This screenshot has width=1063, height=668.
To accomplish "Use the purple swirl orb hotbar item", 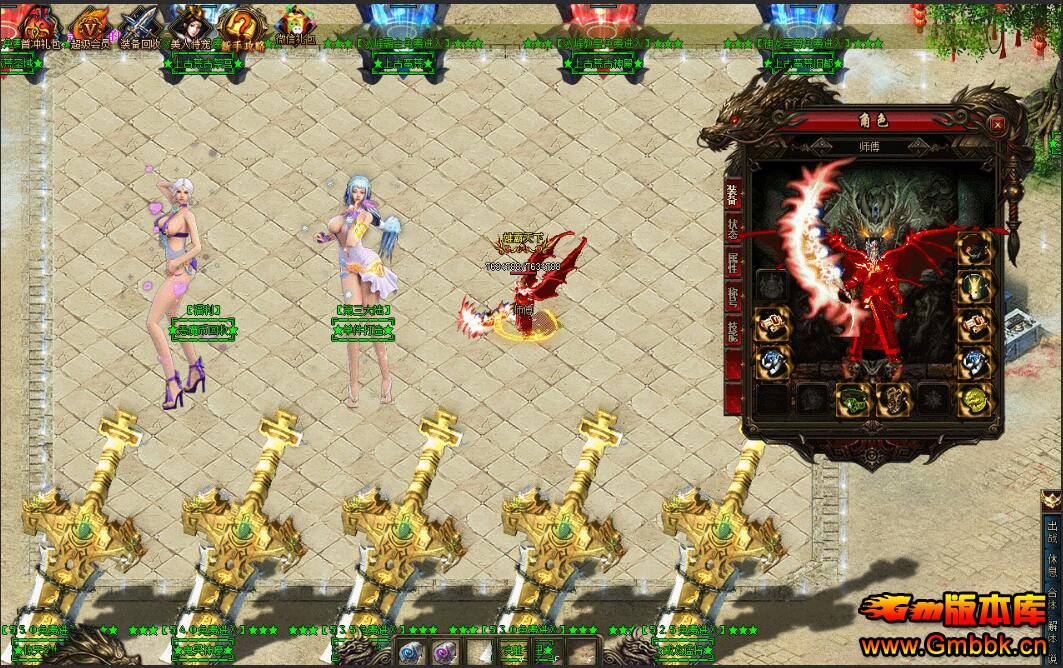I will pos(443,653).
